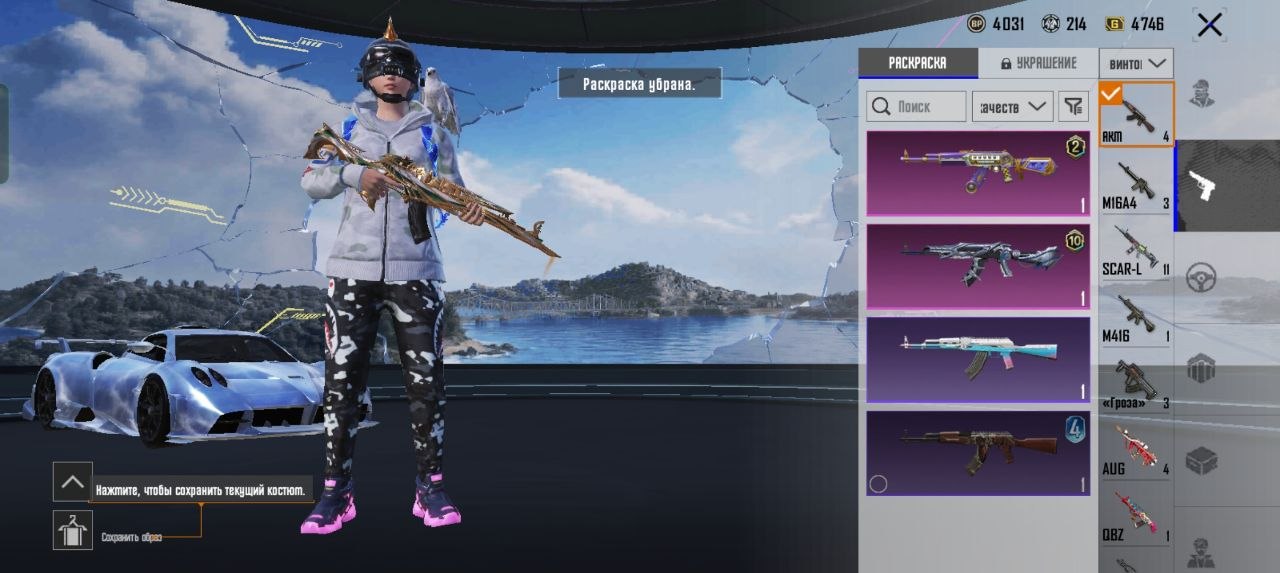Screen dimensions: 1280x573
Task: Select SCAR-L in the weapon list
Action: pos(1136,250)
